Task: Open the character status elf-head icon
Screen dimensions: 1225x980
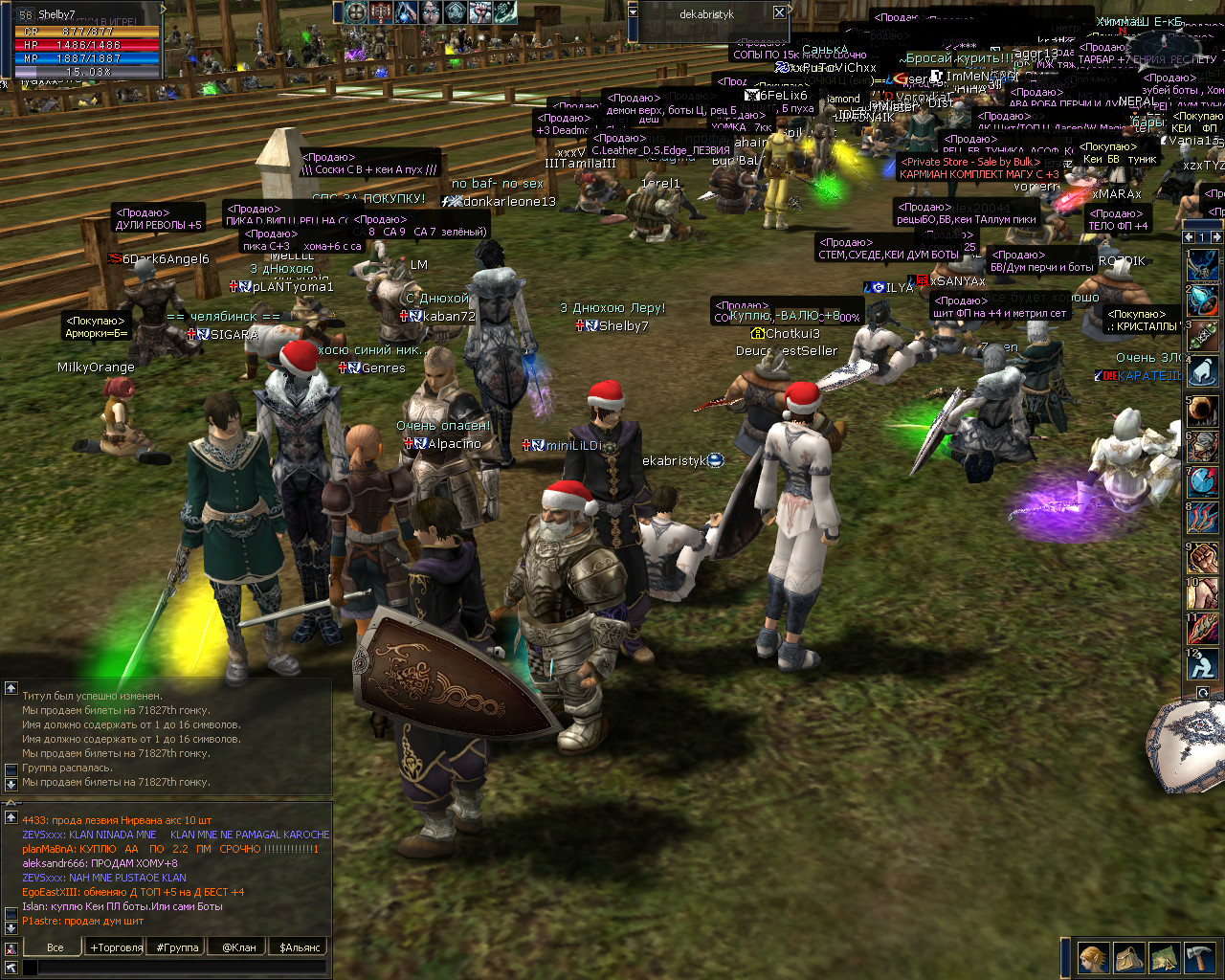Action: click(1093, 957)
